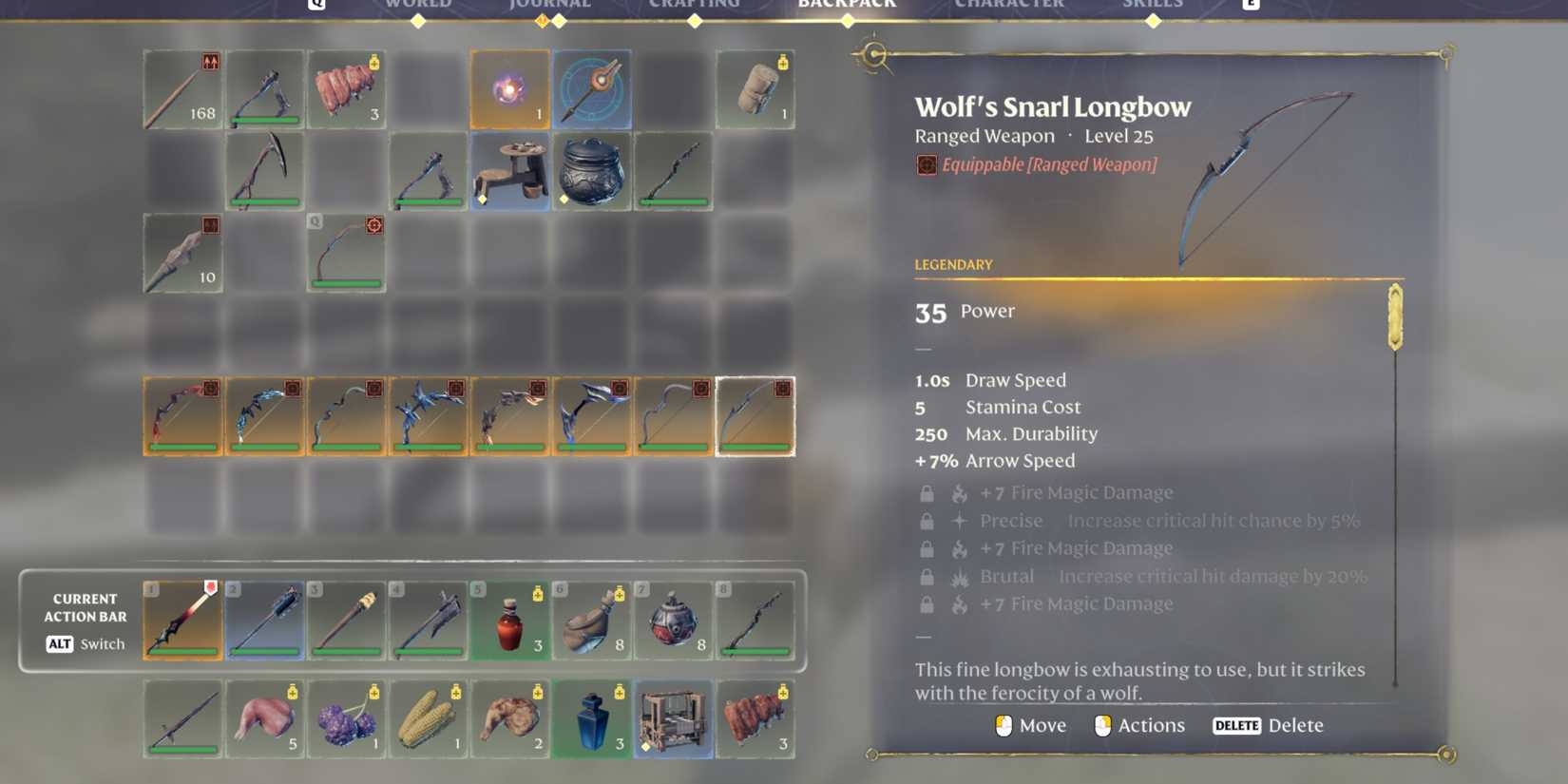Select the bedroll item at top right
This screenshot has width=1568, height=784.
tap(755, 89)
